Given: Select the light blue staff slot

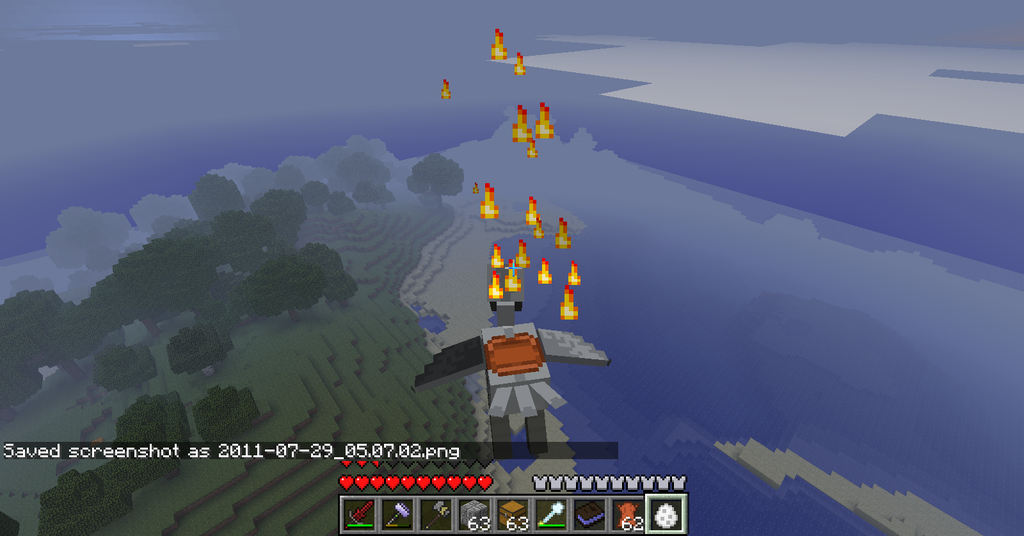Looking at the screenshot, I should tap(551, 514).
